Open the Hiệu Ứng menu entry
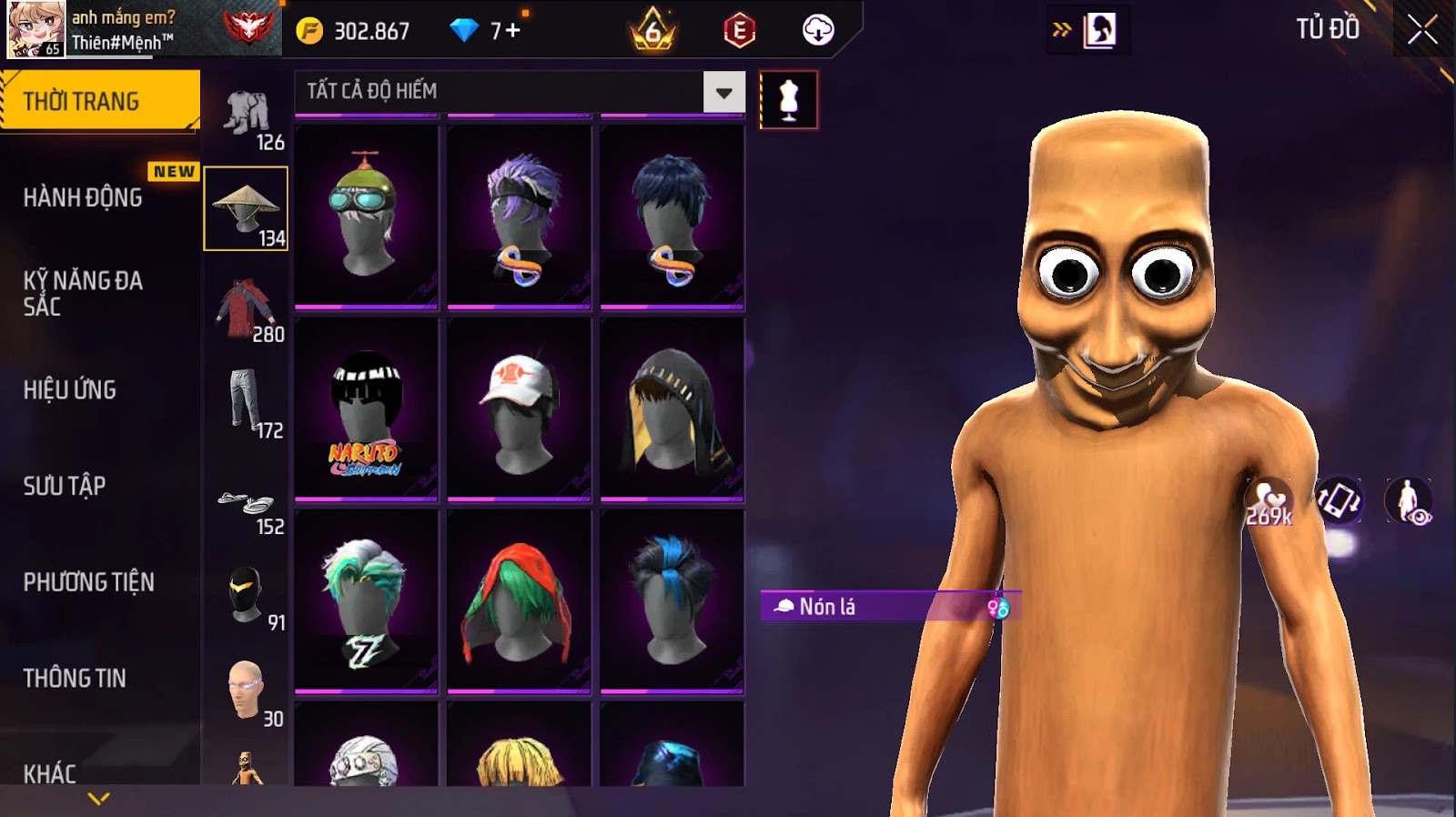 point(70,389)
